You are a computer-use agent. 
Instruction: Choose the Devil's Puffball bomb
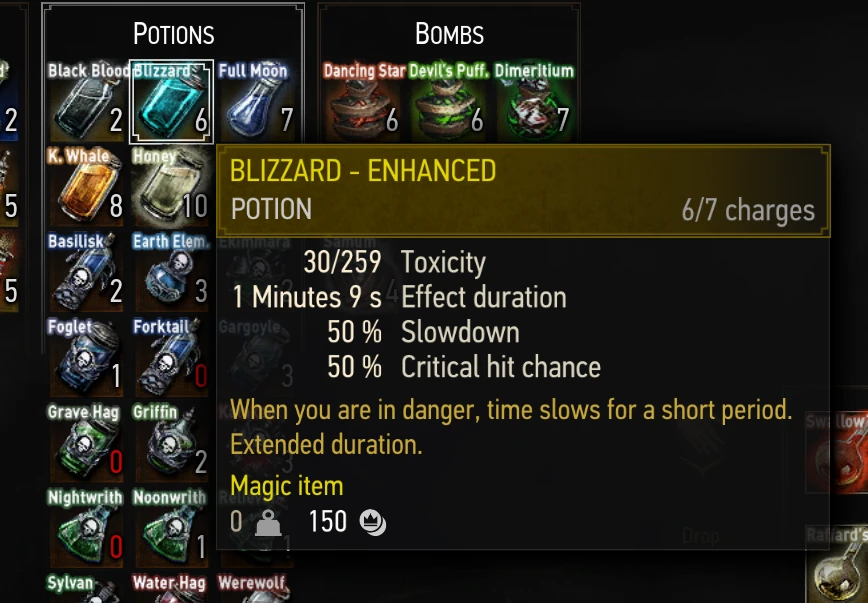click(447, 102)
